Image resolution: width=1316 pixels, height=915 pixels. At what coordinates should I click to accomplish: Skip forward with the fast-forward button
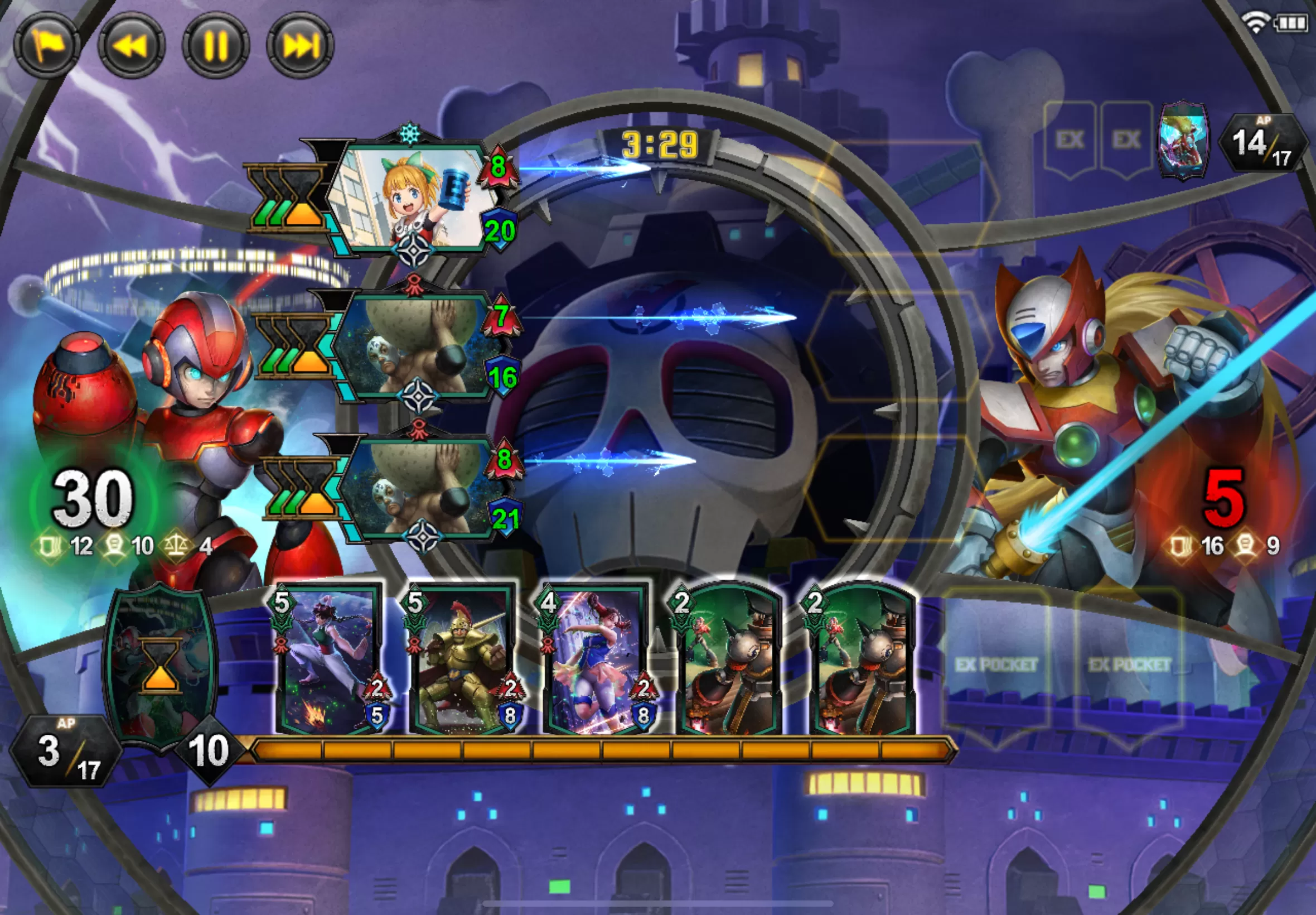tap(300, 46)
